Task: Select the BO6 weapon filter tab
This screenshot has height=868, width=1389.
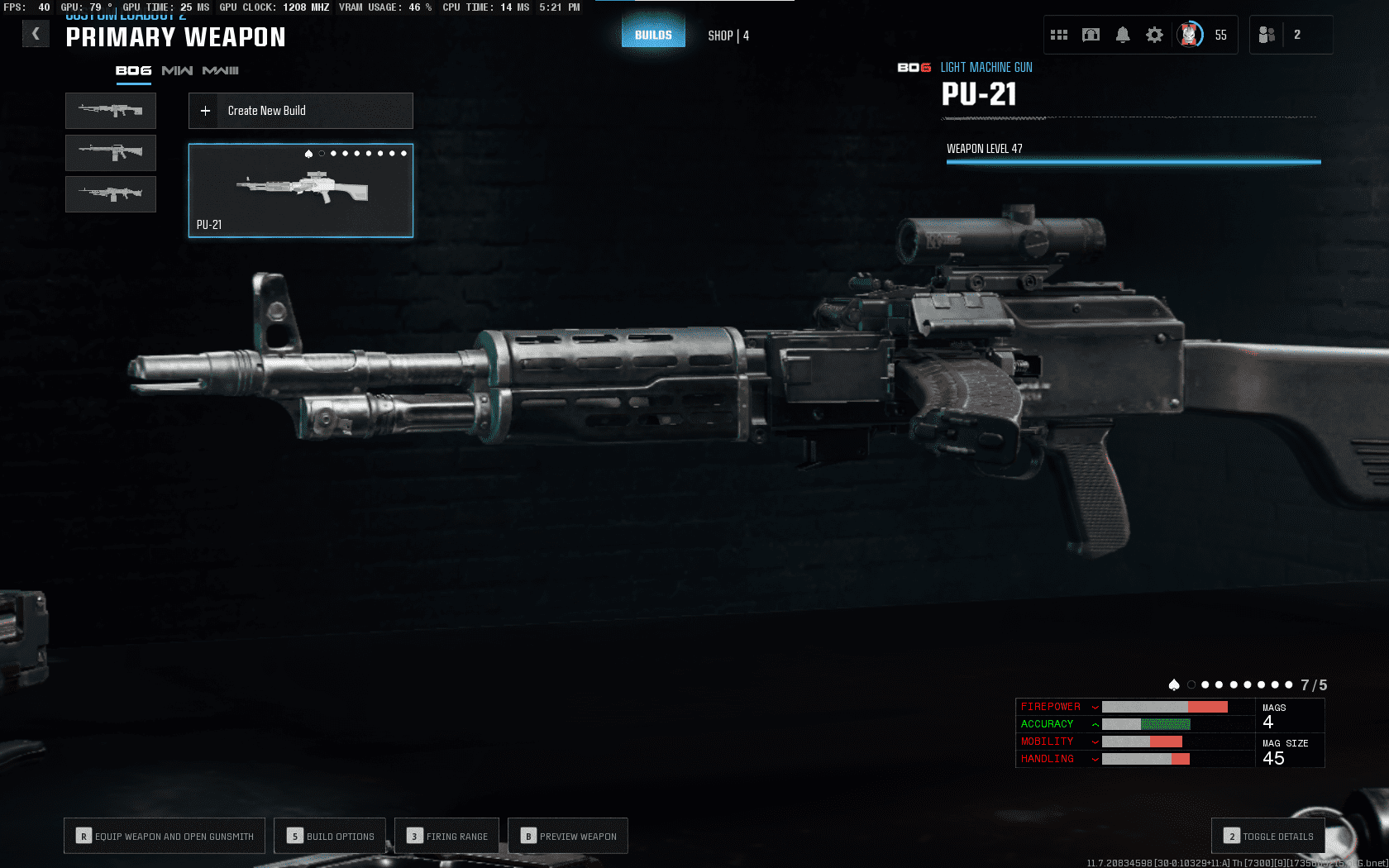Action: pos(133,70)
